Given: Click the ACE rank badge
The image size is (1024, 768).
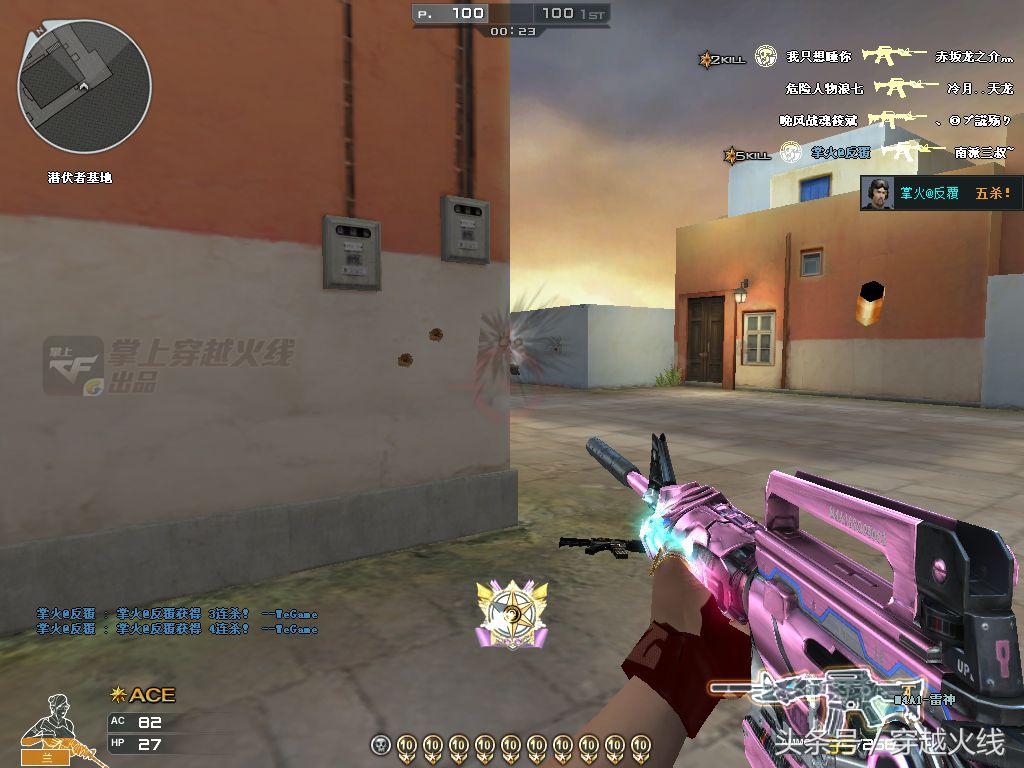Looking at the screenshot, I should point(143,694).
